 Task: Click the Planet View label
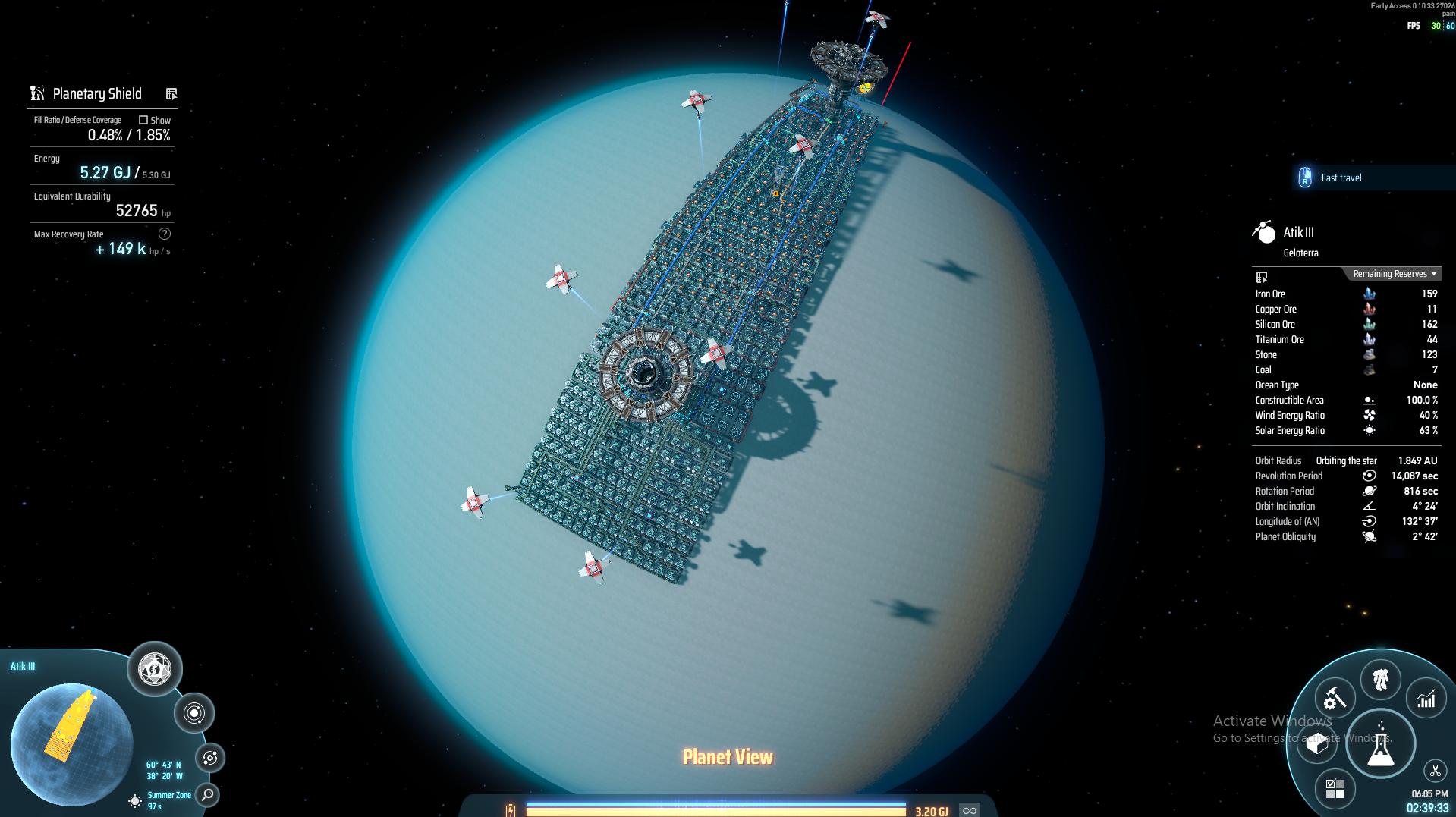point(727,756)
